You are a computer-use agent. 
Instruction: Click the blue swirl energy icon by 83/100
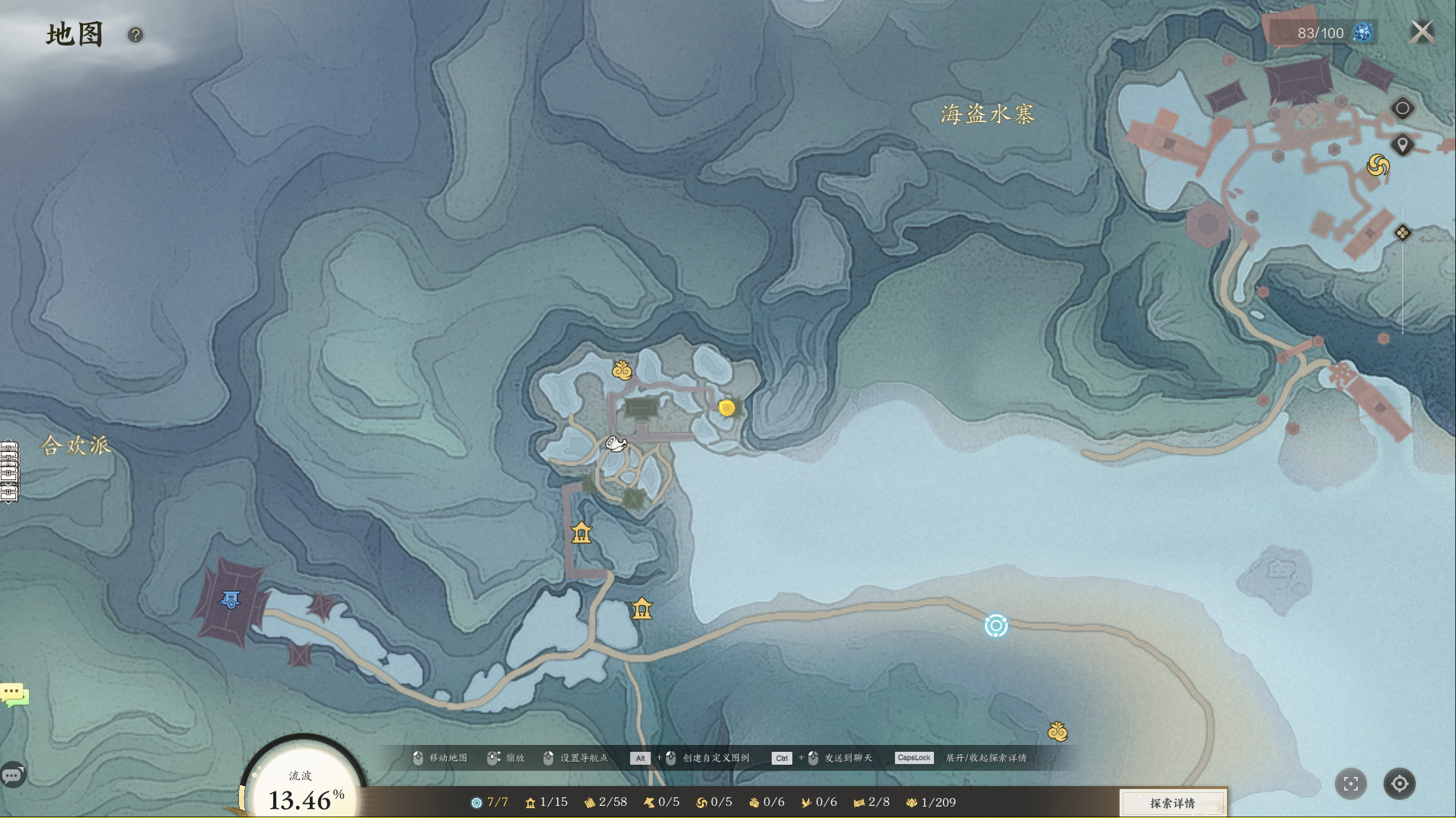tap(1362, 33)
